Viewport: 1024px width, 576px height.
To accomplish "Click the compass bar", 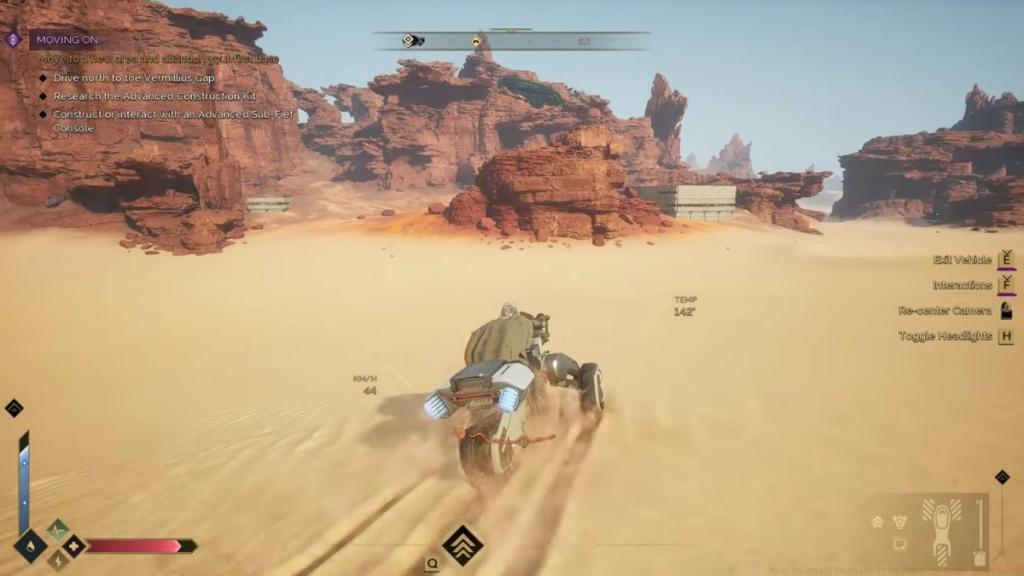I will coord(511,41).
